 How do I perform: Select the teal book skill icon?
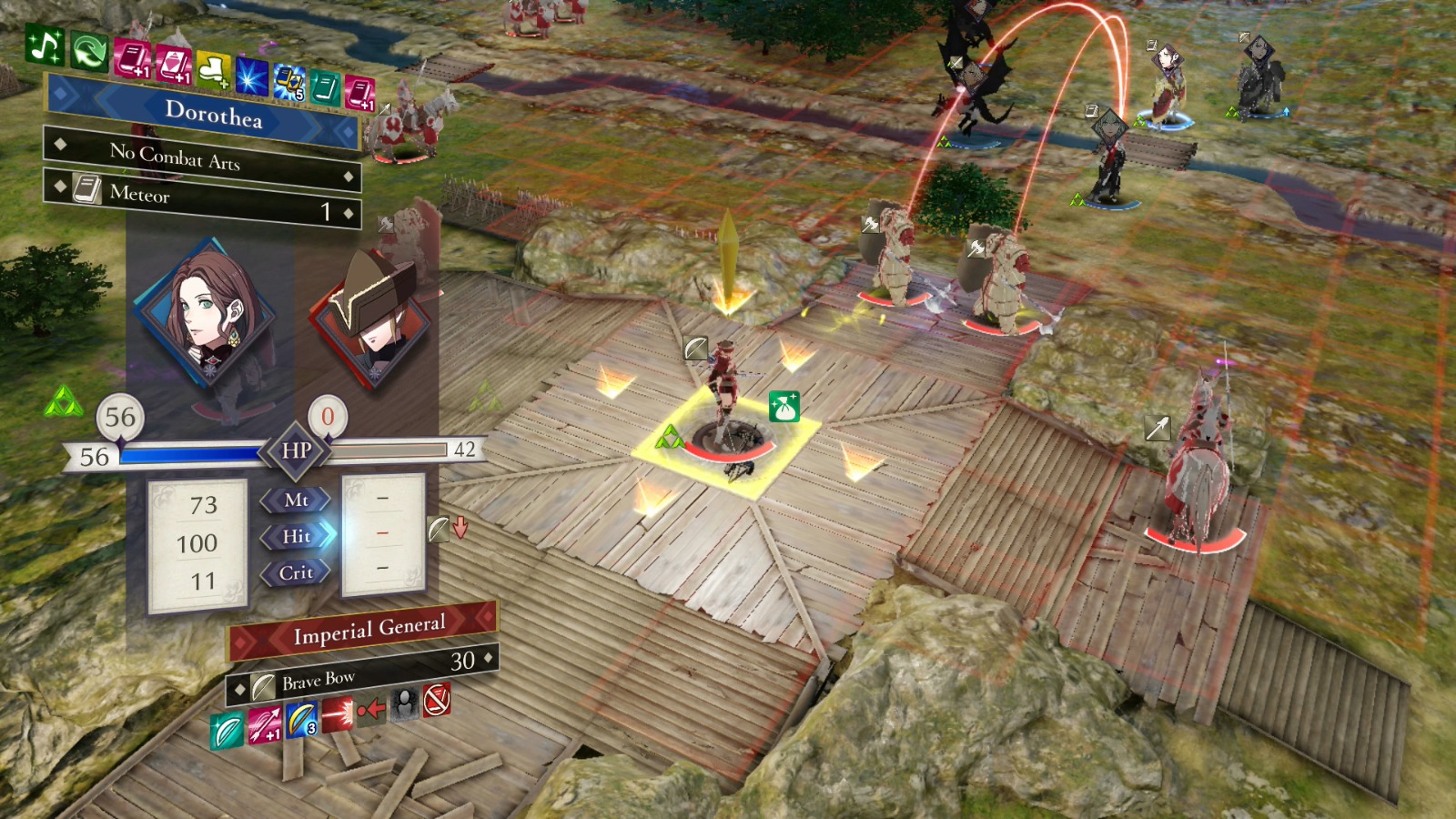pos(325,88)
